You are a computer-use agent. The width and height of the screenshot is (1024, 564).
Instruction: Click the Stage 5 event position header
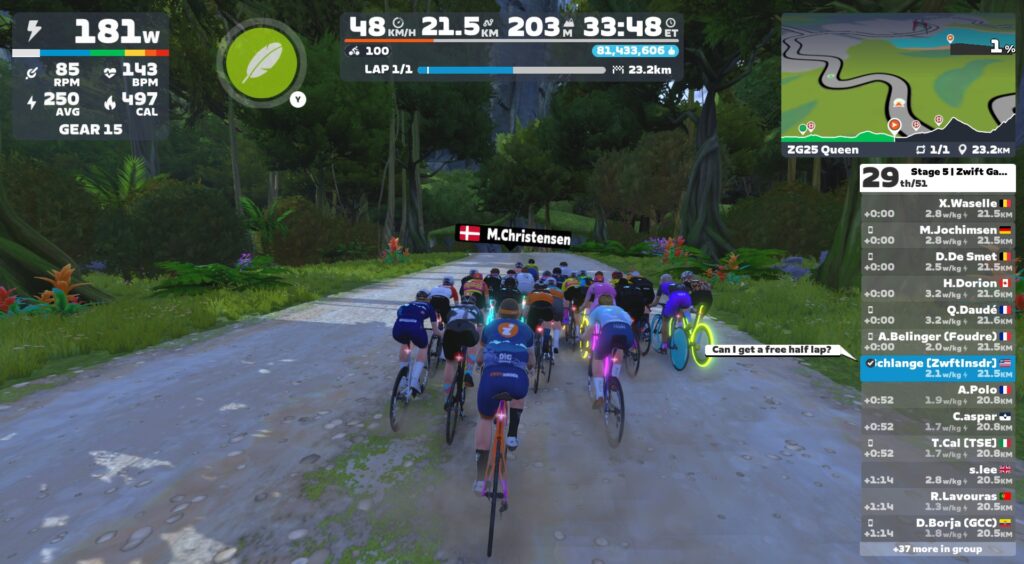coord(937,178)
